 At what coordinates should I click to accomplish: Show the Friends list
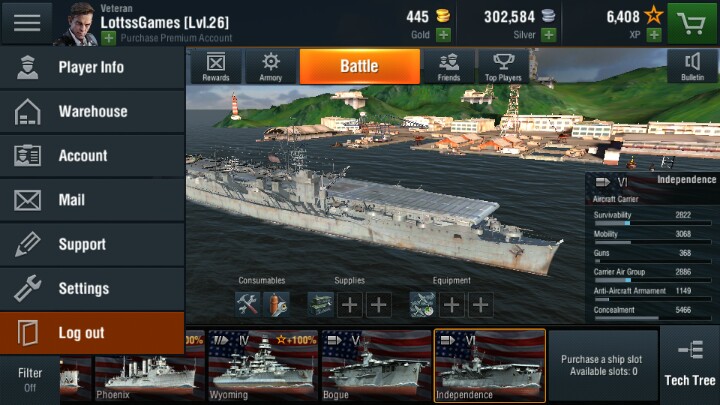(448, 66)
